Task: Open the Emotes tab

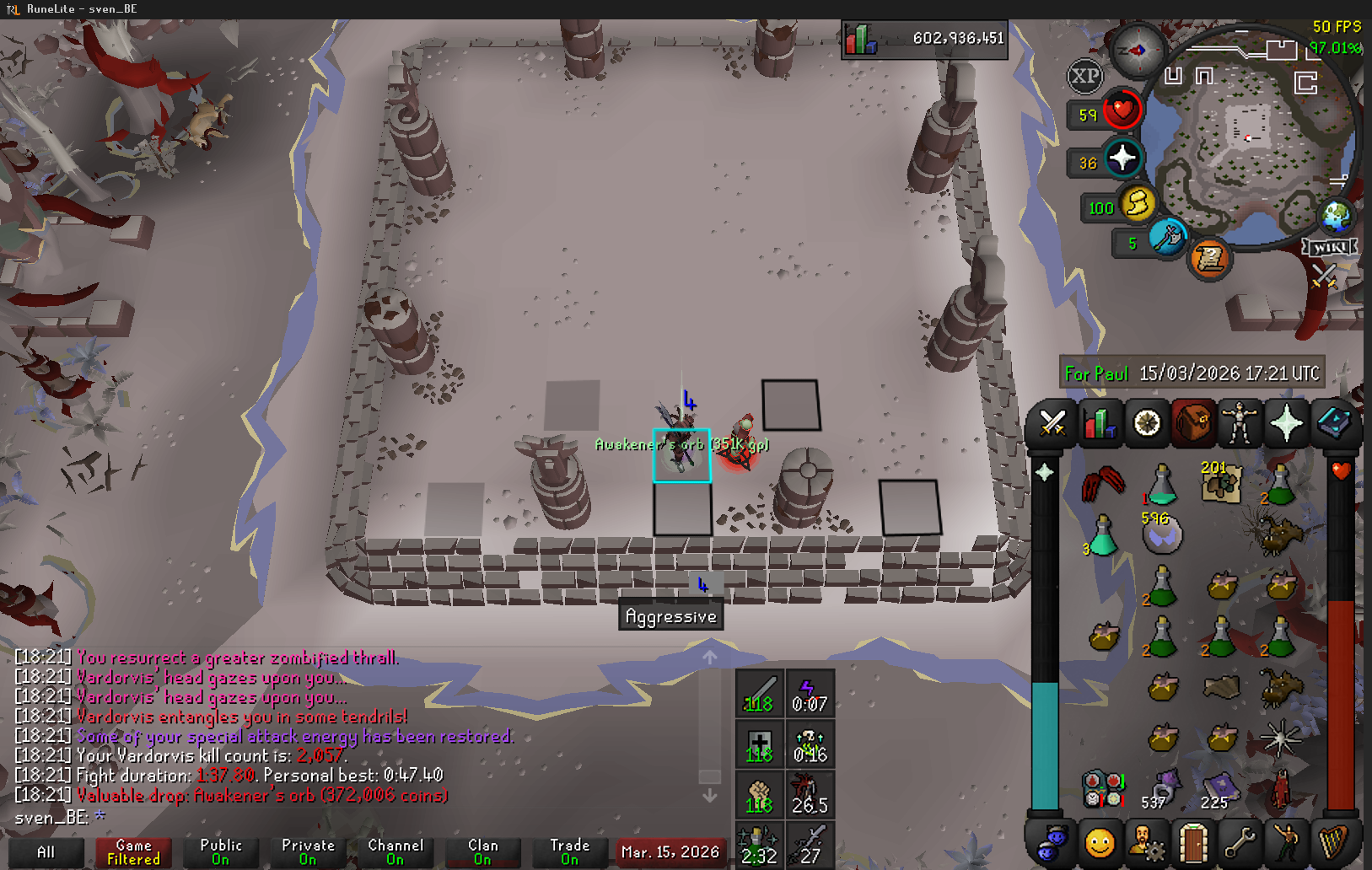Action: coord(1287,842)
